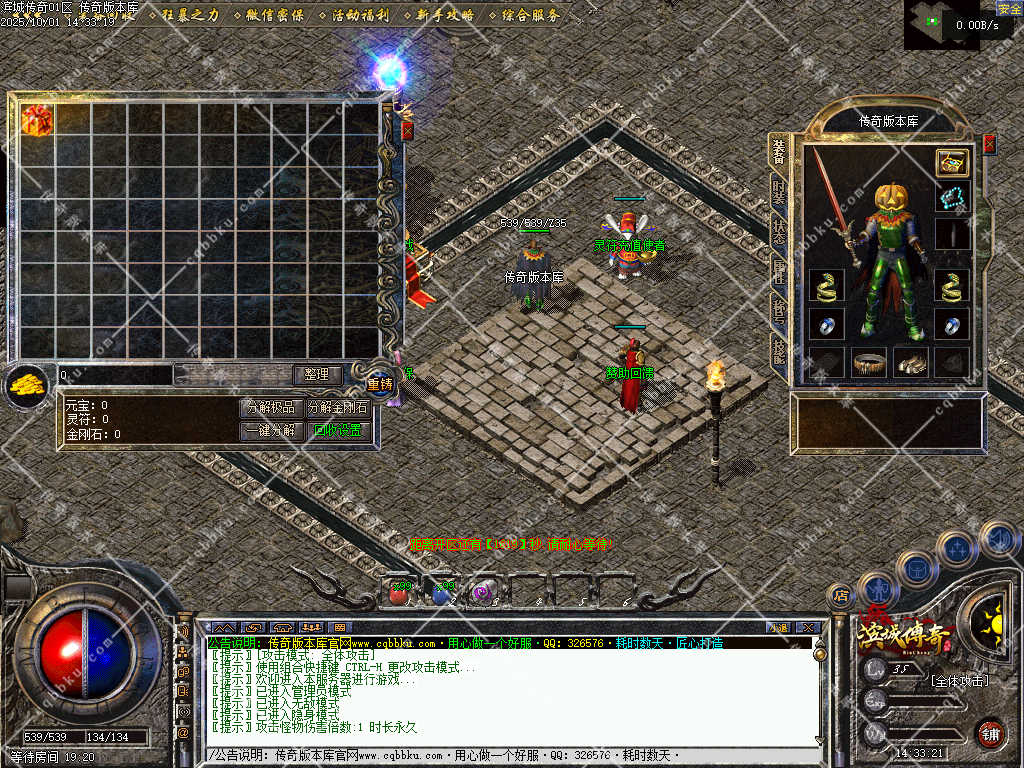Switch to the 时装 fashion tab

779,192
